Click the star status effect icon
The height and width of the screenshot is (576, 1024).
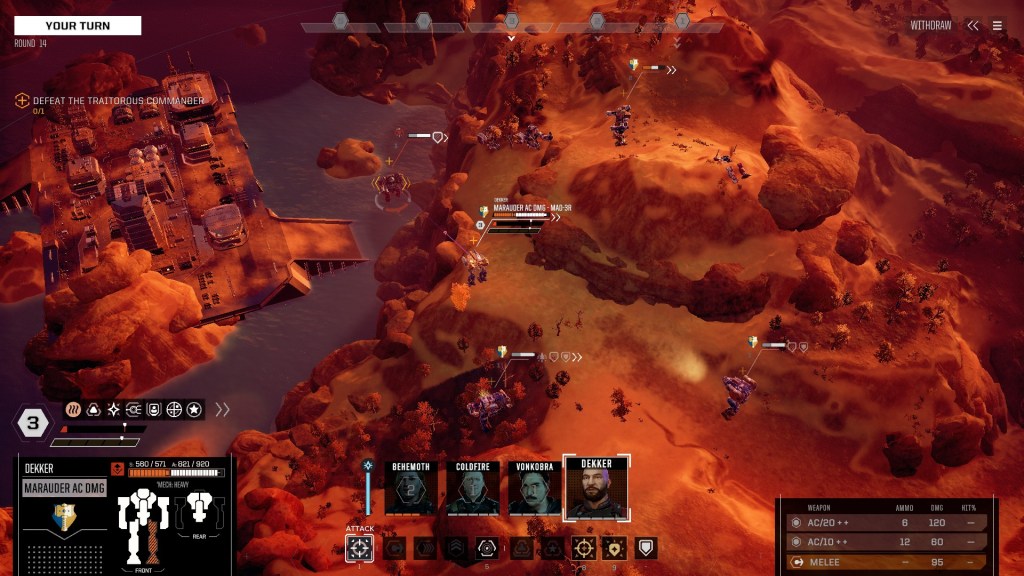194,409
